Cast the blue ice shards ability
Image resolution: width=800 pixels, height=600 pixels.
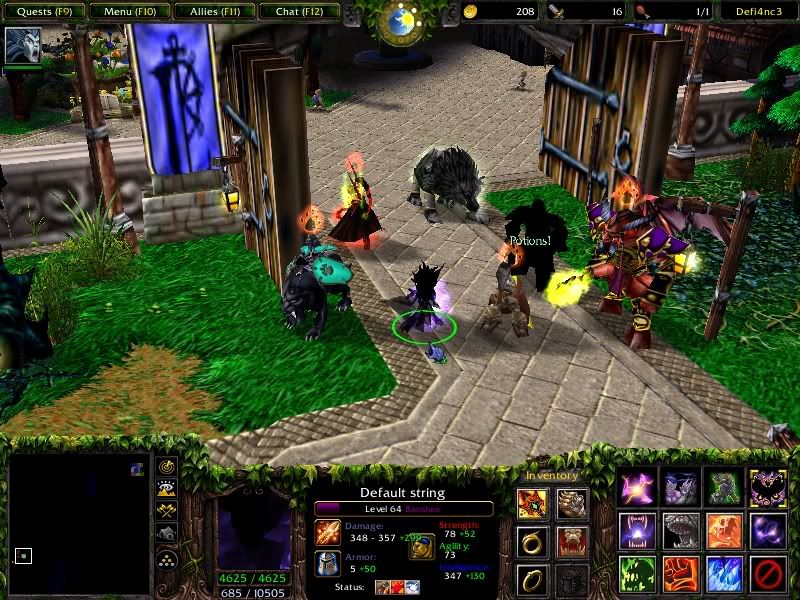[x=724, y=575]
